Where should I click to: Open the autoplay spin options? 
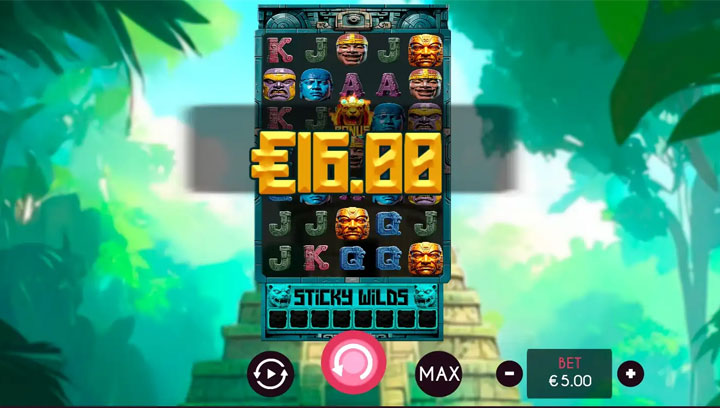(x=271, y=374)
